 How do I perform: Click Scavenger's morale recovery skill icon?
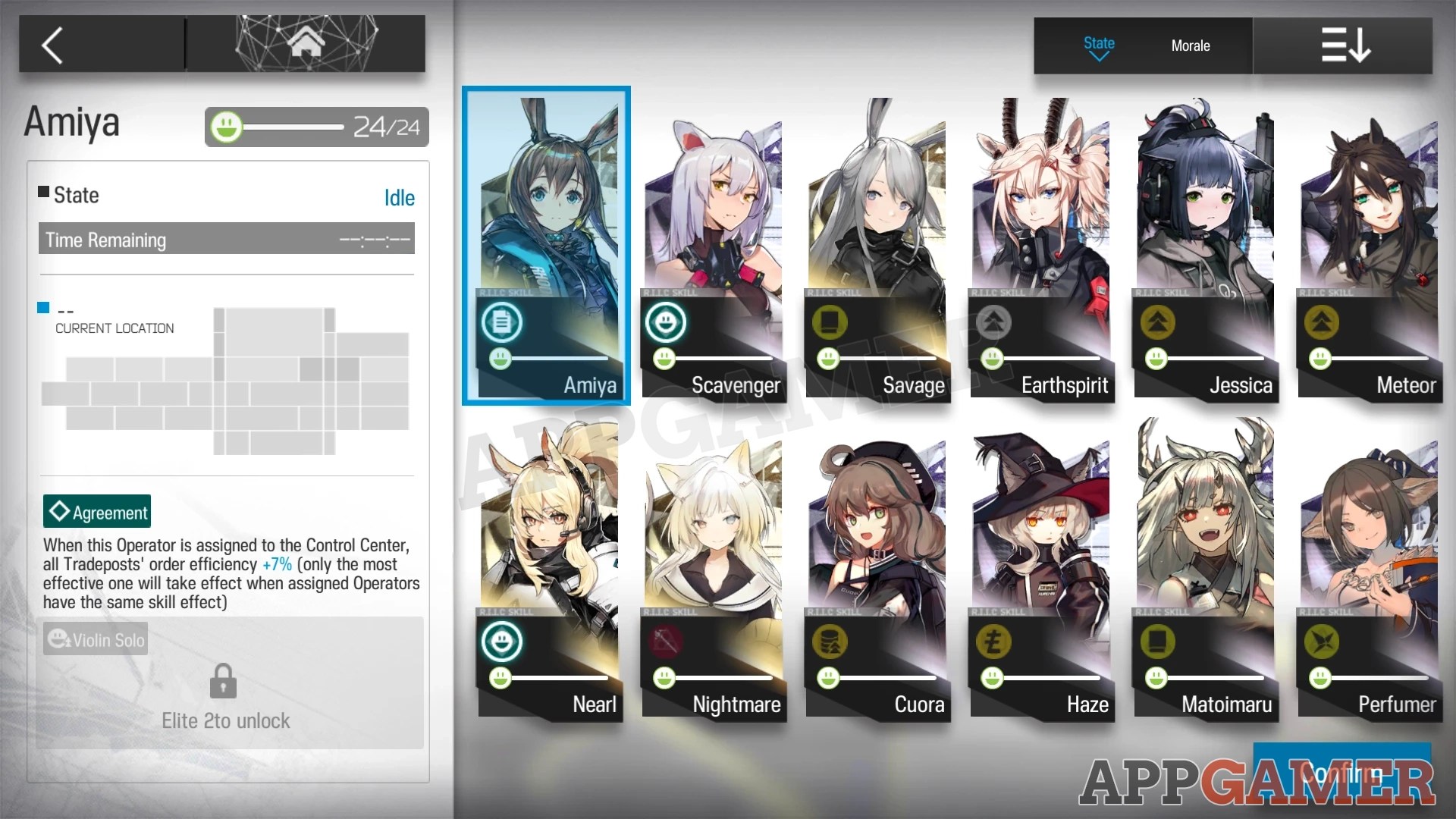(666, 322)
